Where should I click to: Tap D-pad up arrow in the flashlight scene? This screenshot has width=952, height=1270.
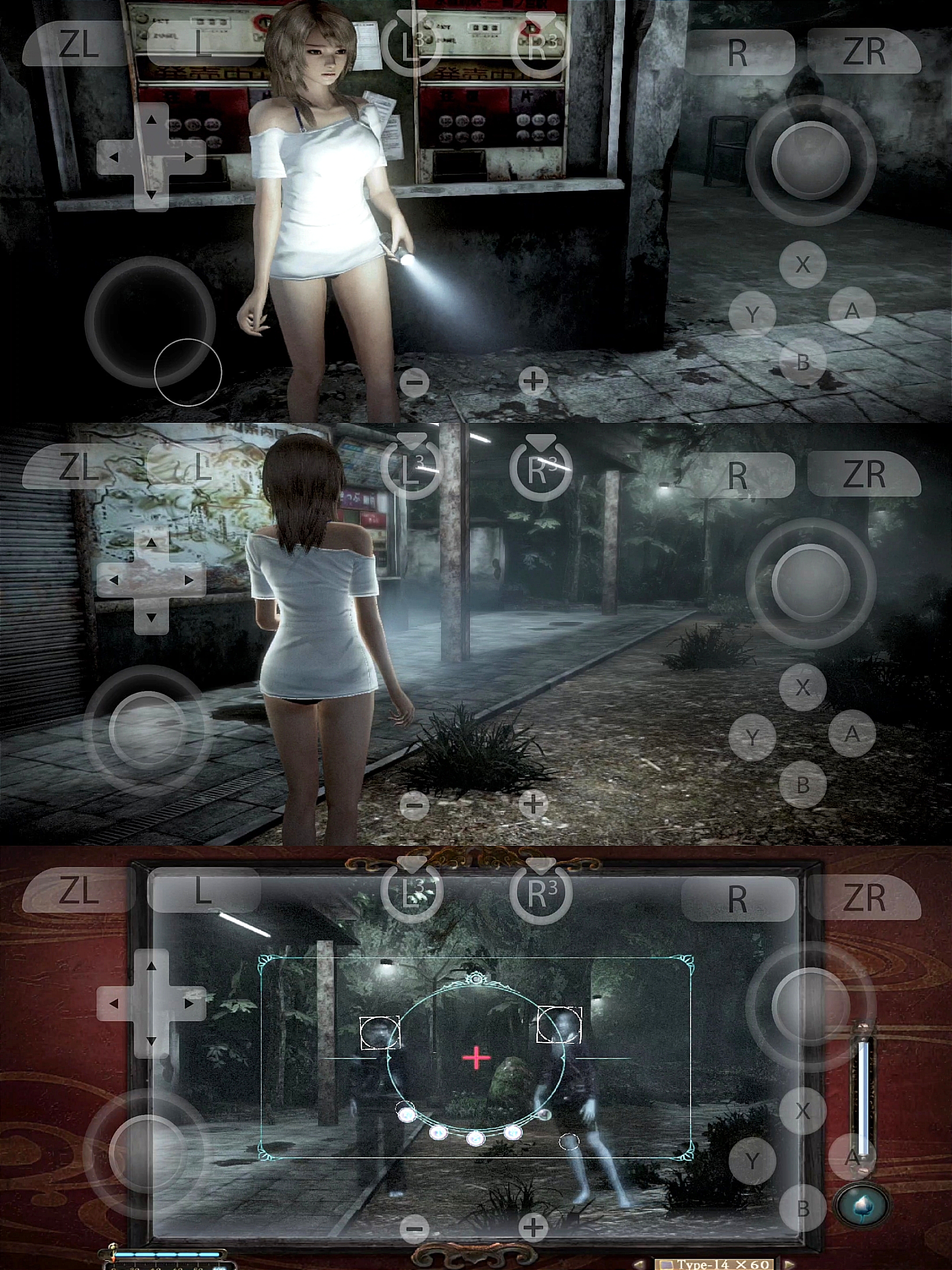151,120
